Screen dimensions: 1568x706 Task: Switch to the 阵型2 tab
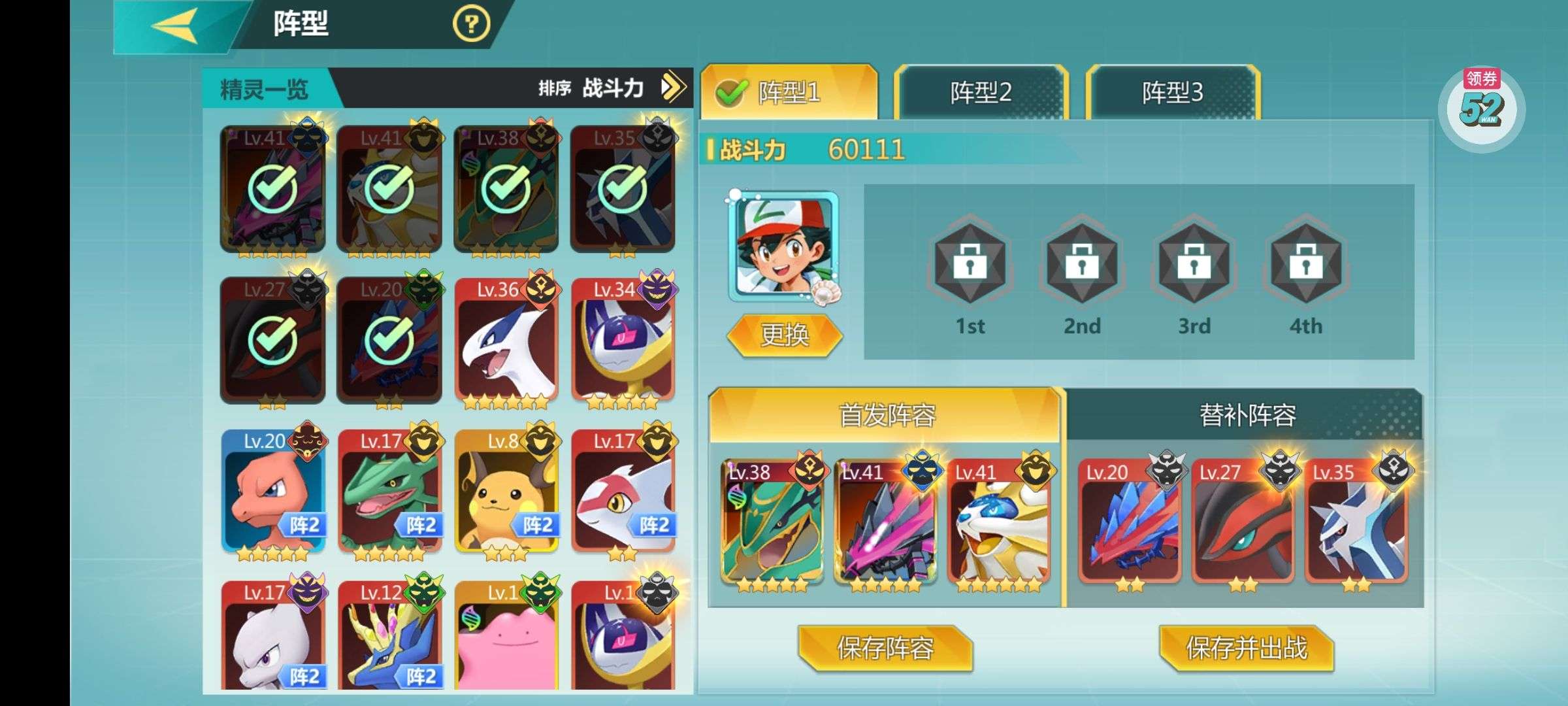click(980, 93)
